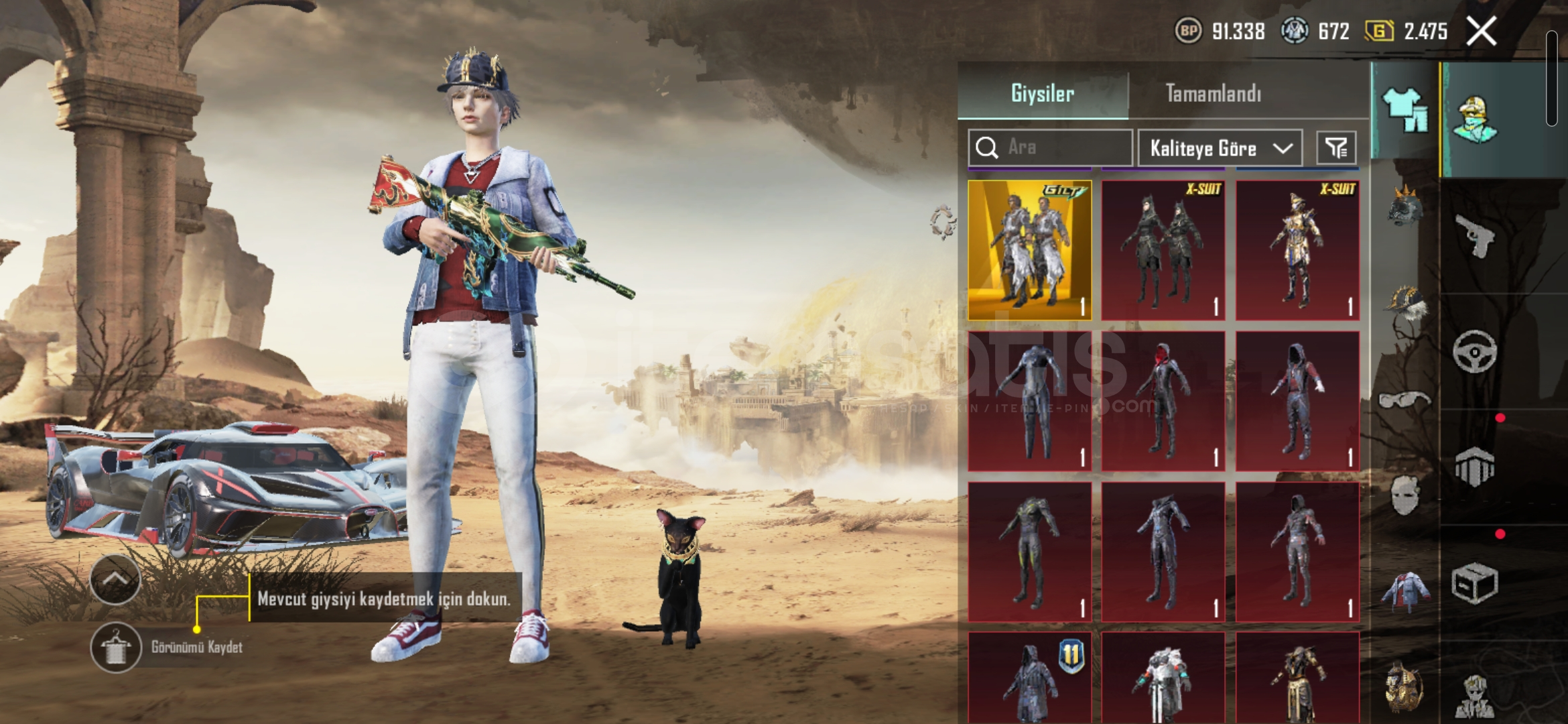Open the pistol weapon skins category
The image size is (1568, 724).
pos(1474,235)
